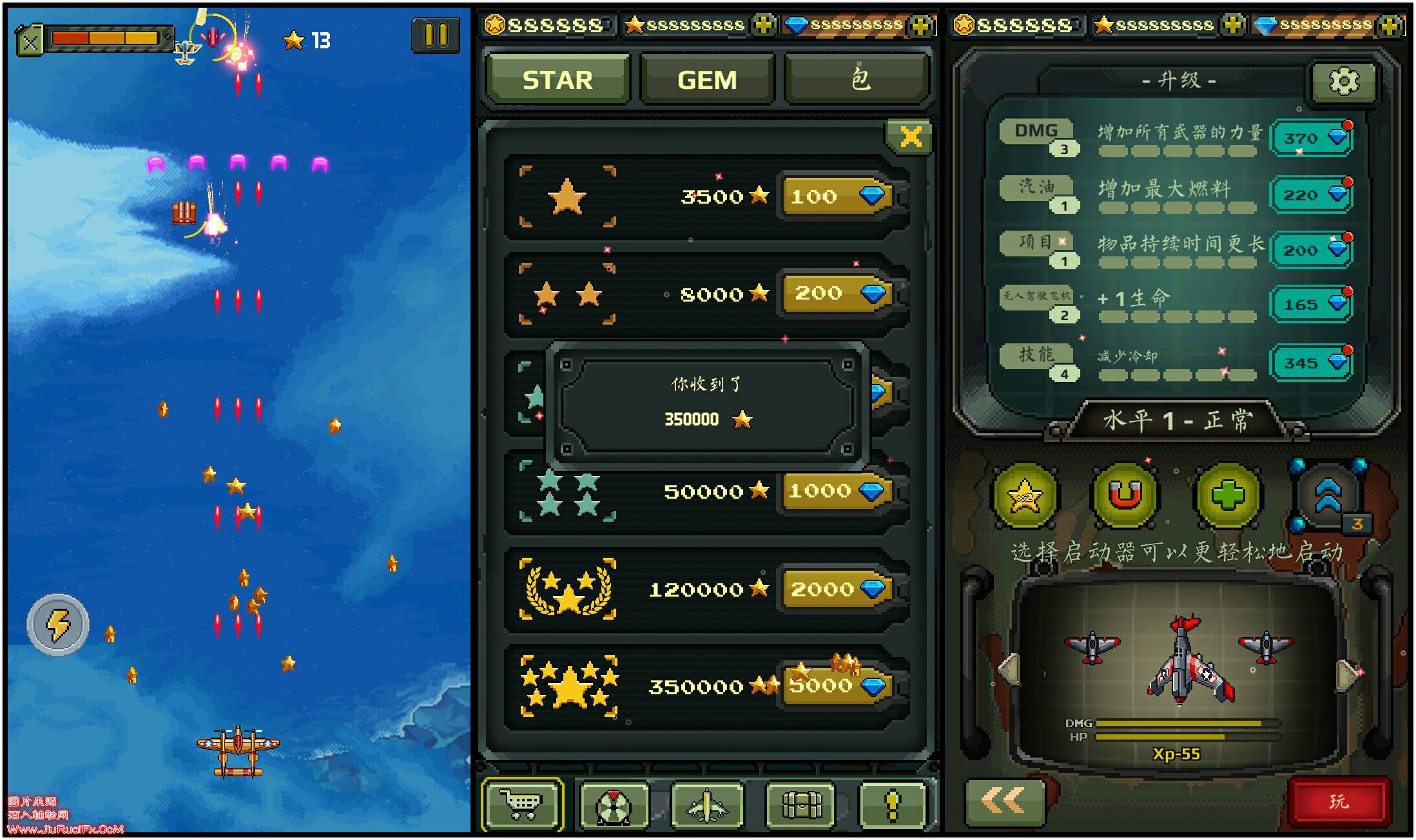Open the exclamation mark menu
The image size is (1416, 840).
[893, 804]
